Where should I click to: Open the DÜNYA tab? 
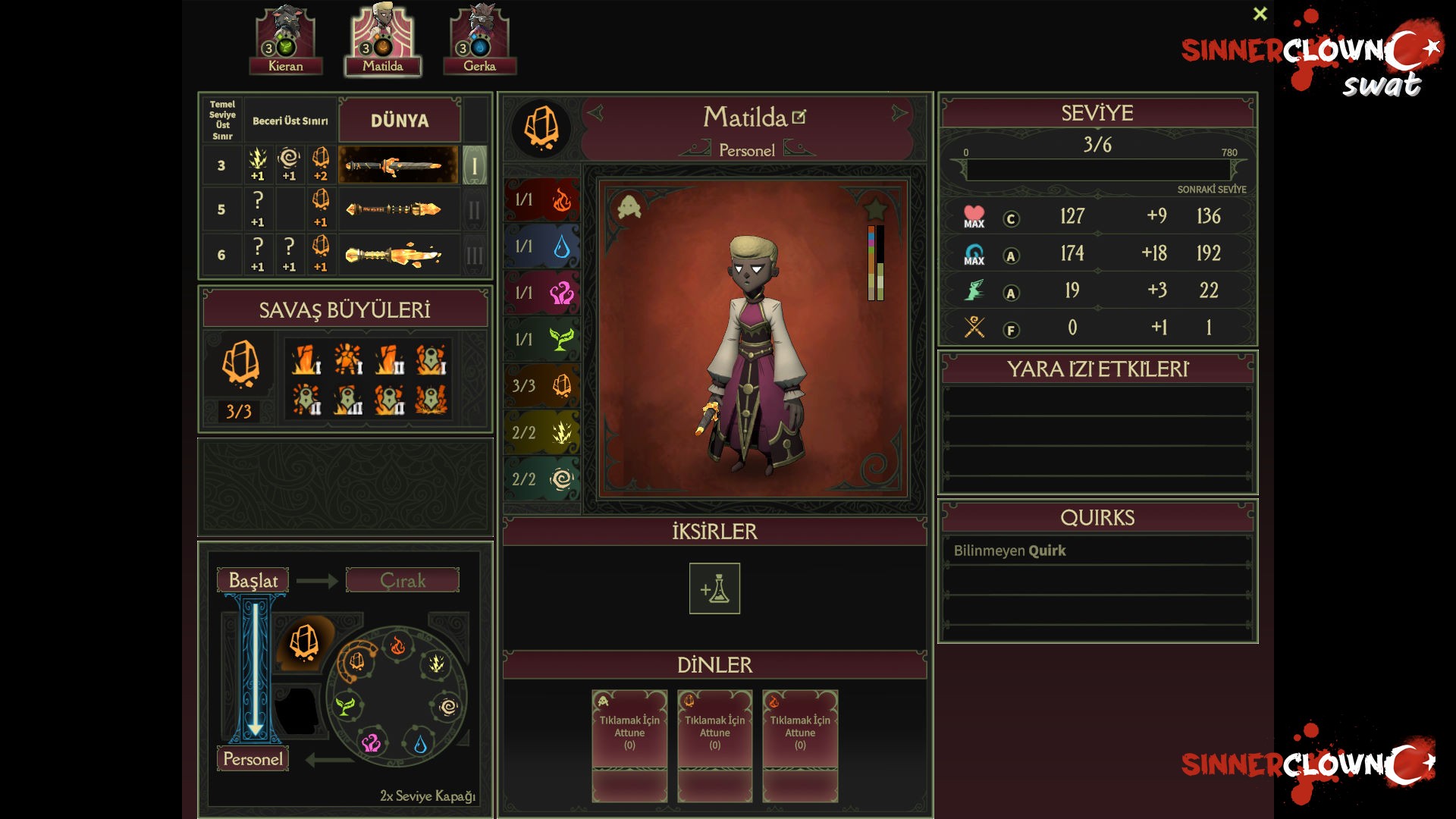click(400, 121)
